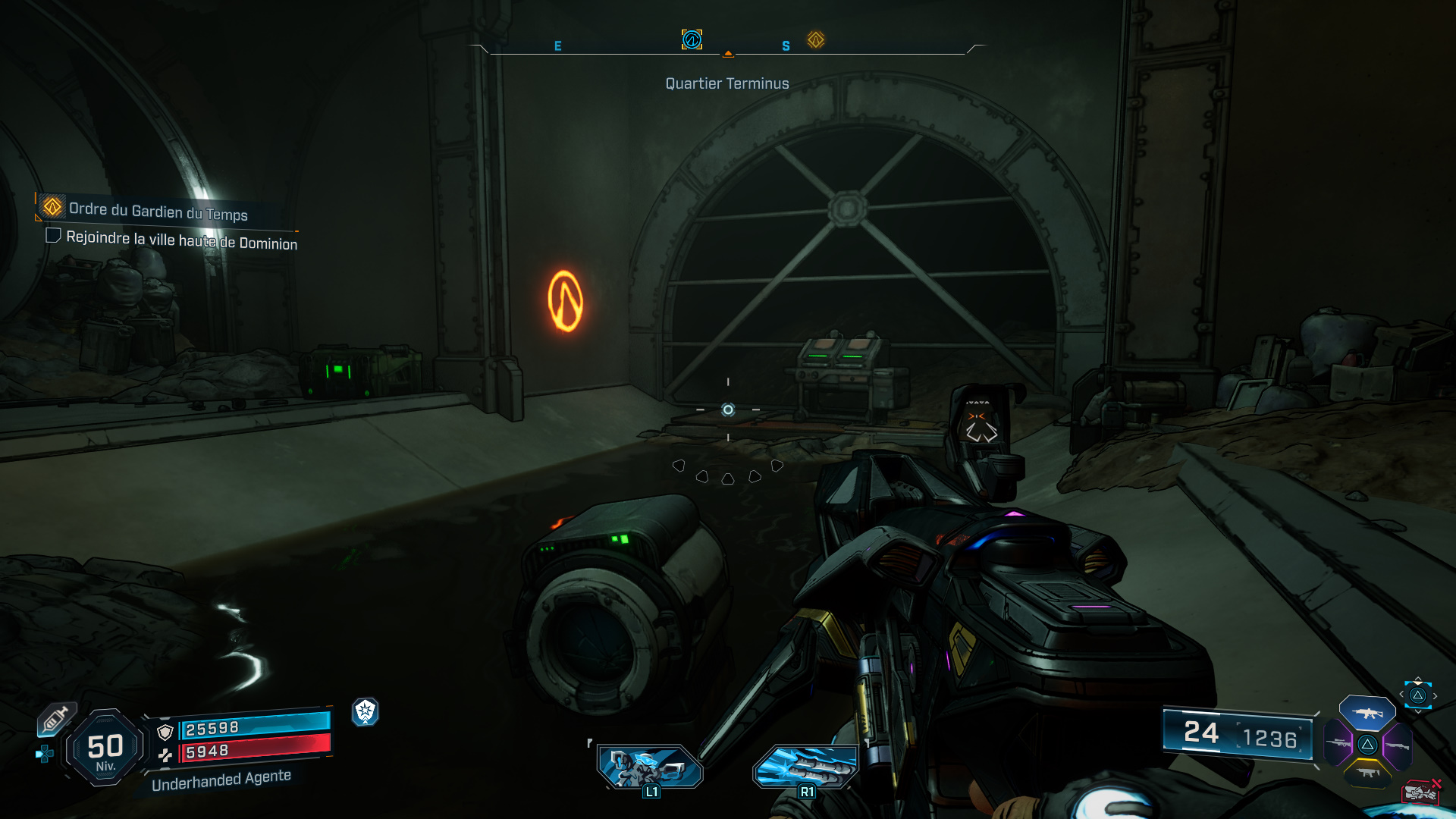Screen dimensions: 1456x819
Task: Select the yellow-highlighted SMG on weapon wheel
Action: pyautogui.click(x=1367, y=772)
